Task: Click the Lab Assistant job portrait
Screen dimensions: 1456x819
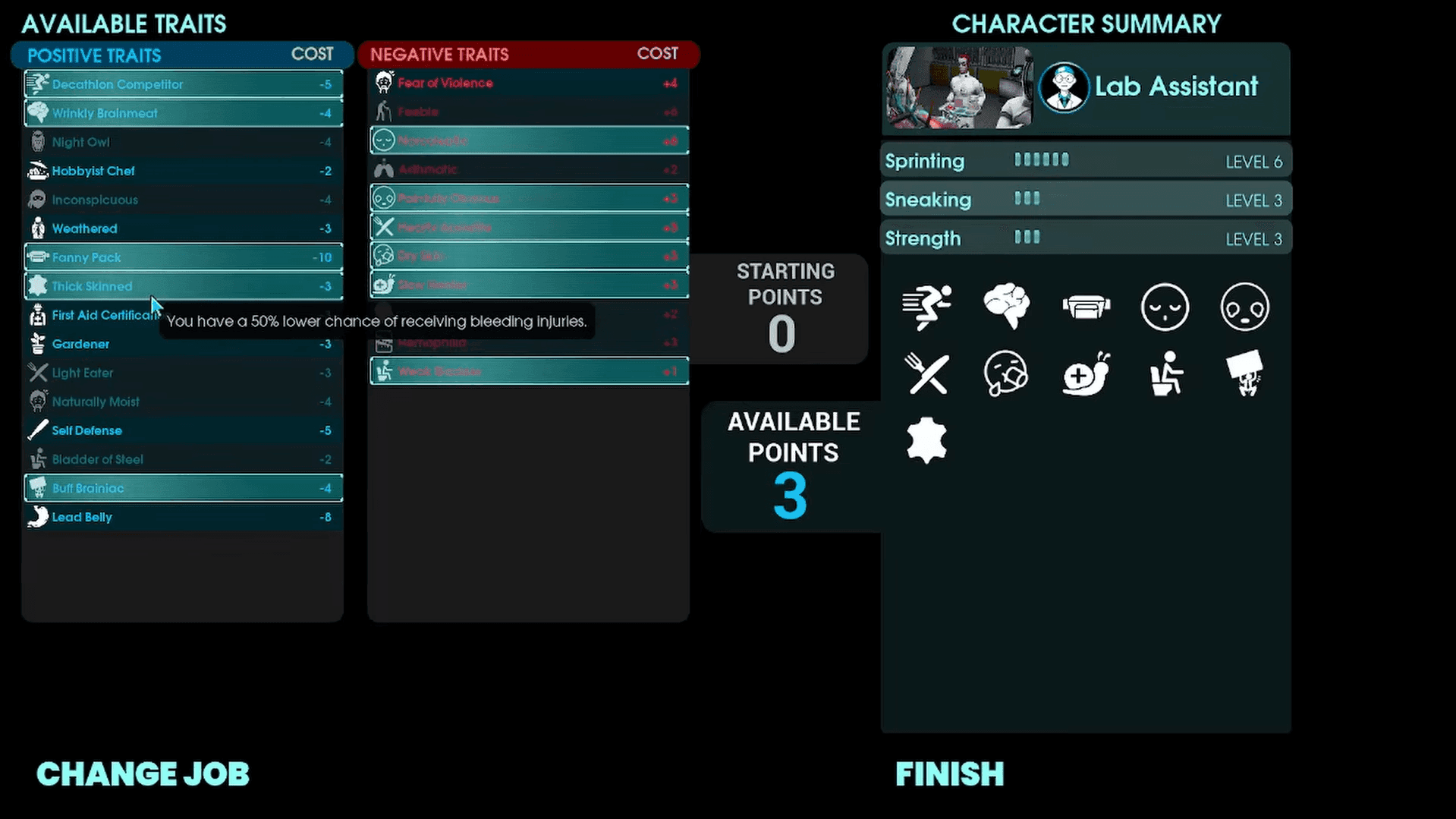Action: 959,88
